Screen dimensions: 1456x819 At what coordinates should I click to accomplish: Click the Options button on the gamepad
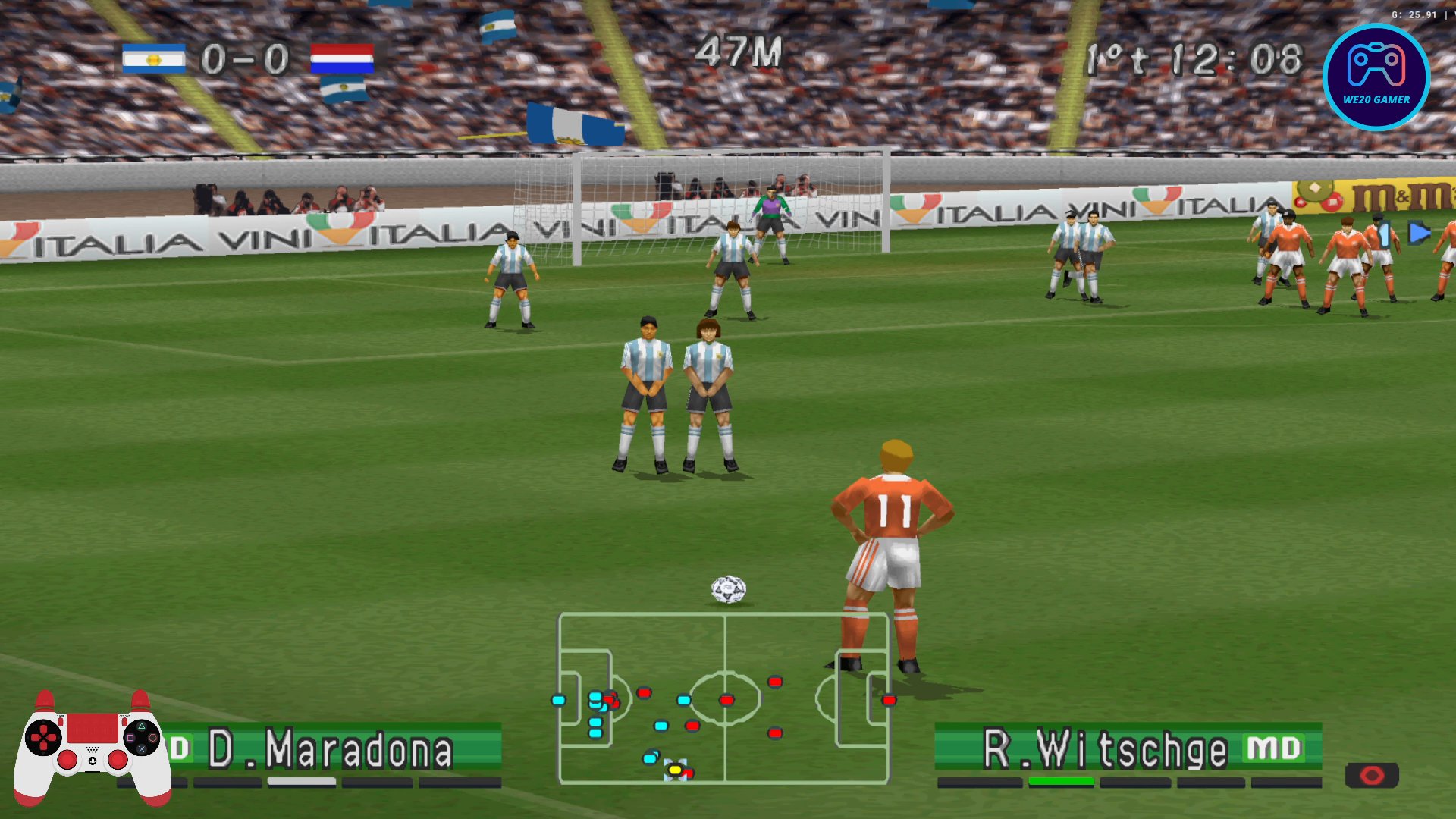(125, 722)
